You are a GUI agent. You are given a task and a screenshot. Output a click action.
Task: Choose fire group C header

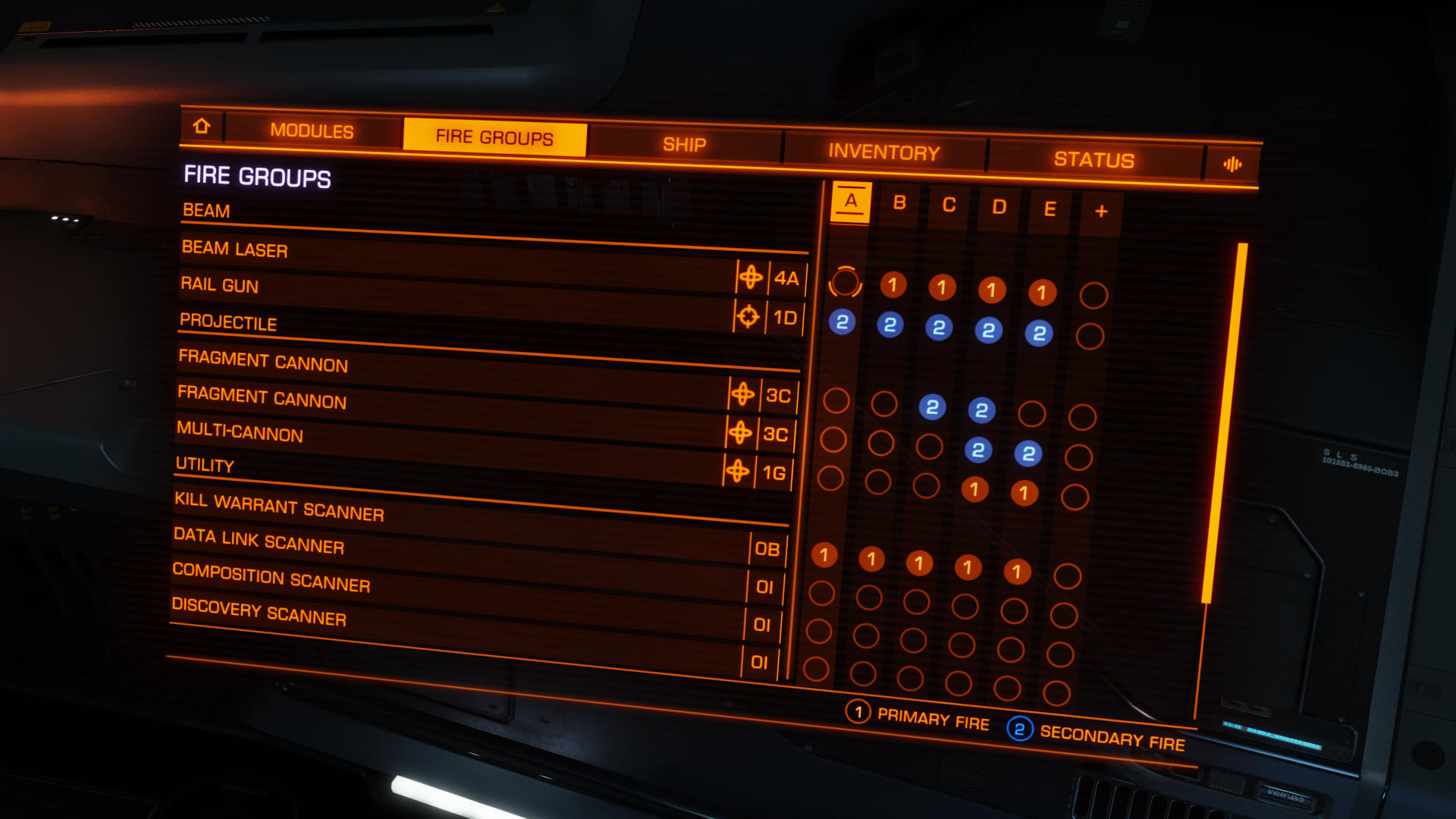949,206
